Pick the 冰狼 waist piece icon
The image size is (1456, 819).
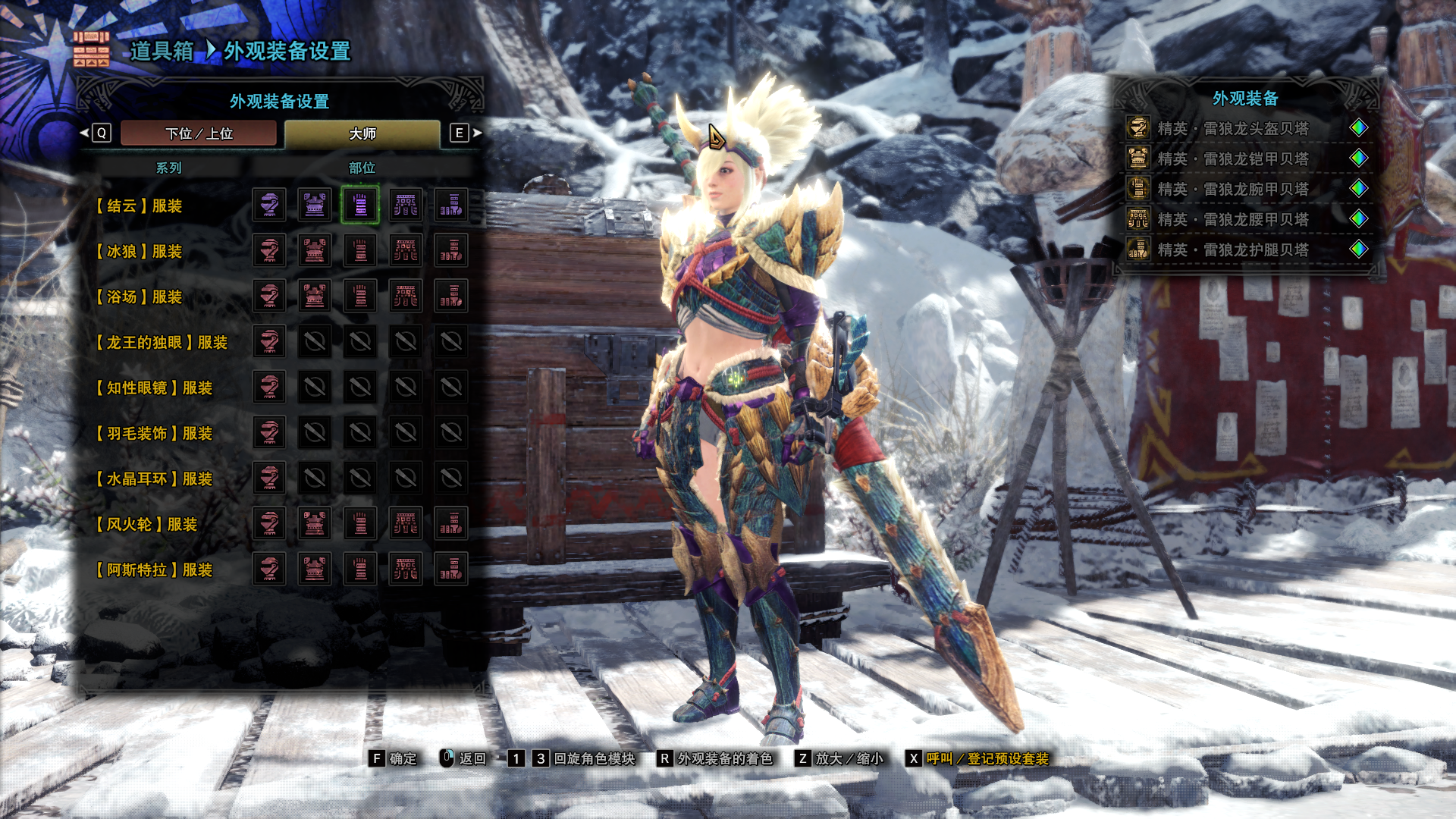(406, 251)
